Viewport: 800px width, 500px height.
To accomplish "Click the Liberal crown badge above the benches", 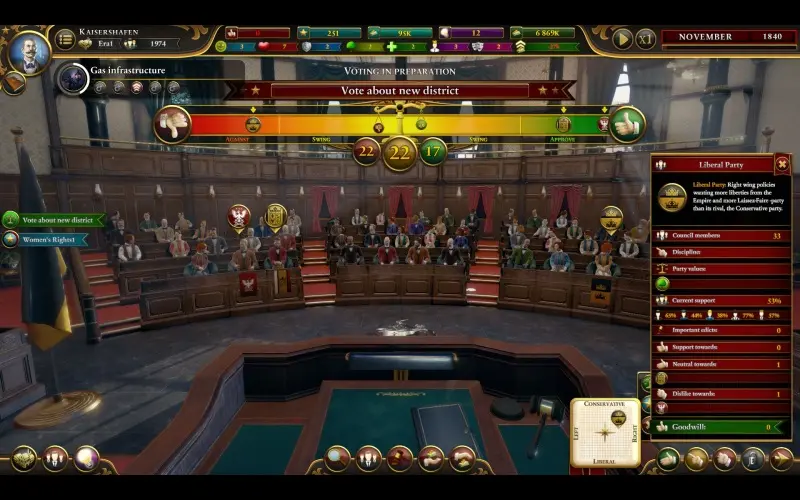I will (x=611, y=216).
